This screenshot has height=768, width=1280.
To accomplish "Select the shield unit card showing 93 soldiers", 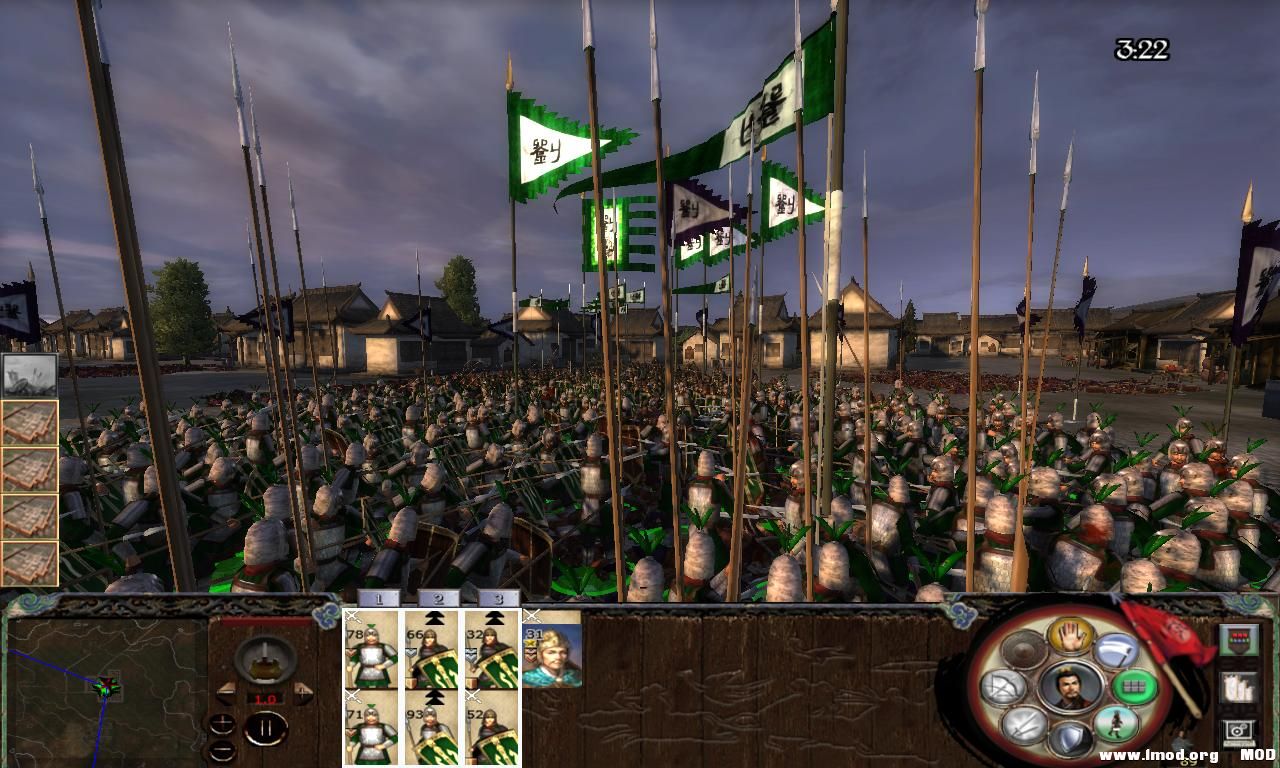I will pos(428,735).
